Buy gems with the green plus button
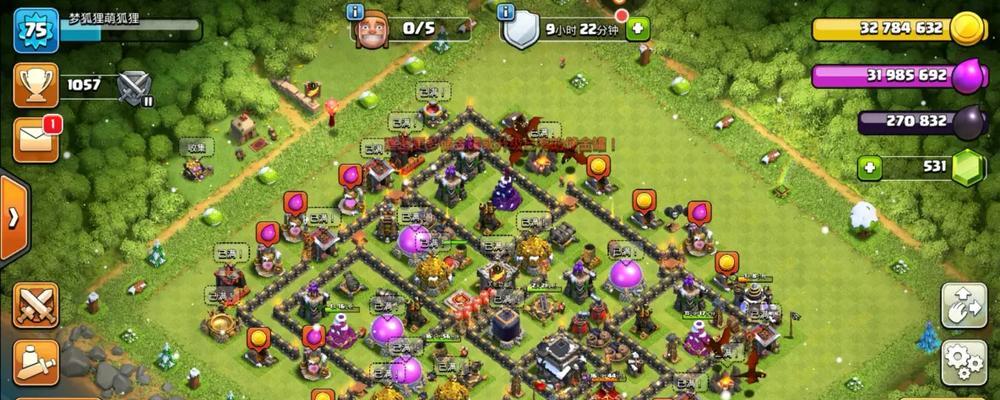The image size is (1000, 400). [x=870, y=167]
